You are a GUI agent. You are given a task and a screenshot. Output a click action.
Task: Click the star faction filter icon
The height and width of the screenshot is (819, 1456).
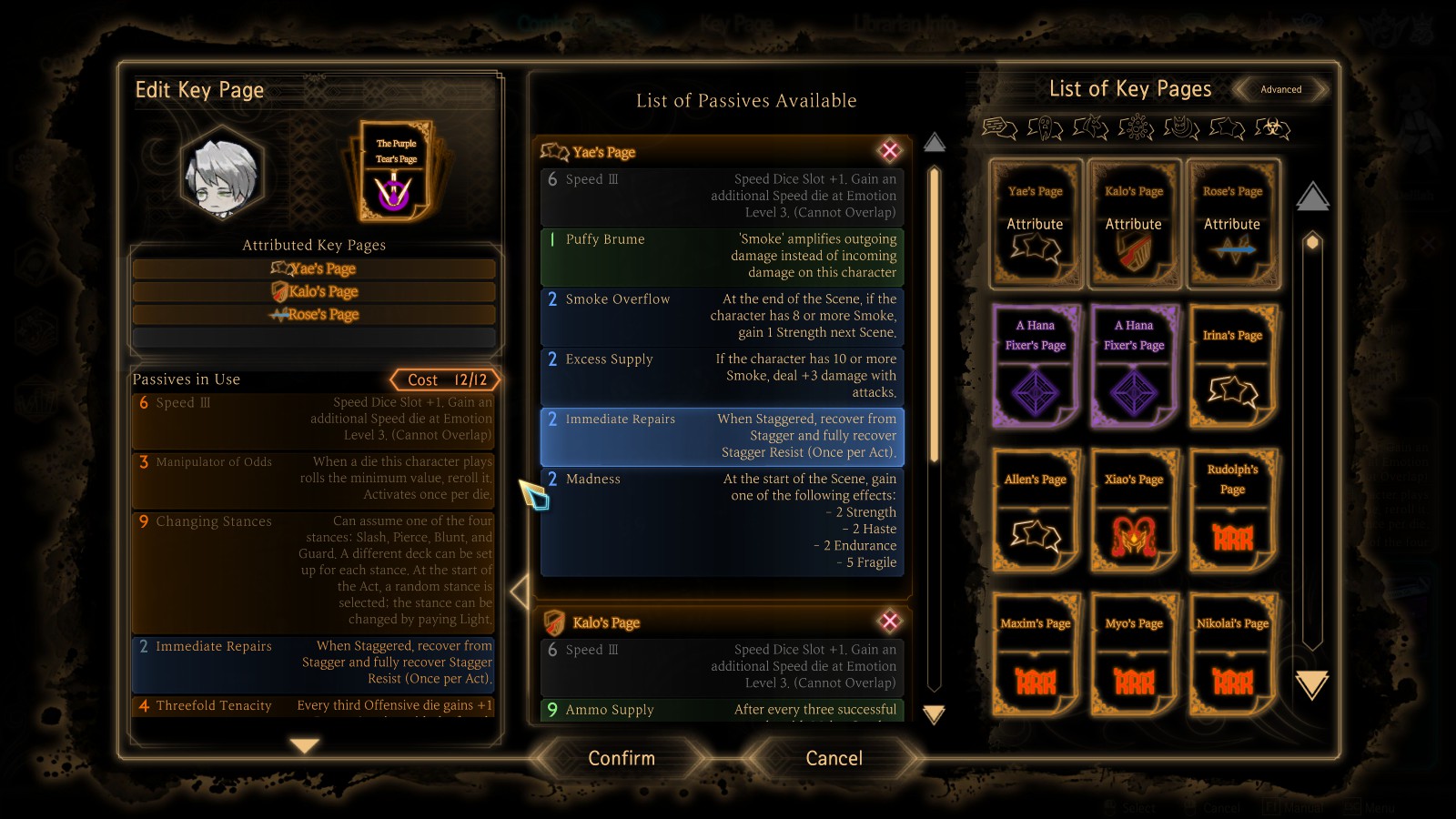tap(1227, 128)
